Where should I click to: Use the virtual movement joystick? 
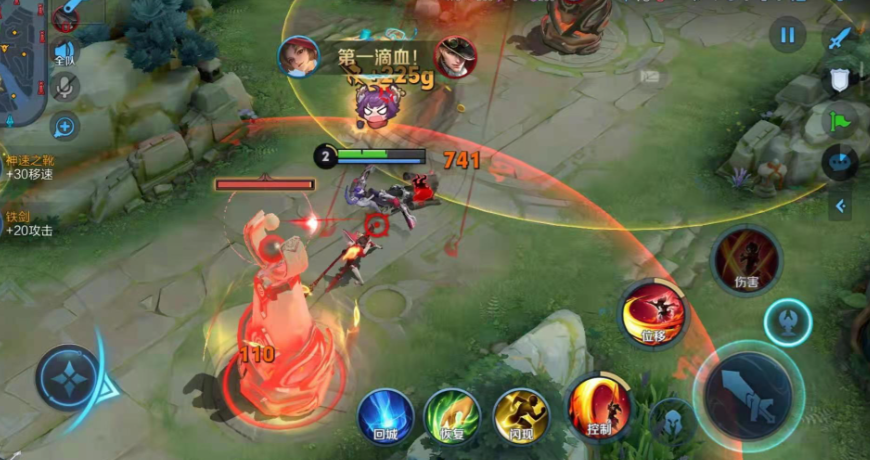coord(68,378)
